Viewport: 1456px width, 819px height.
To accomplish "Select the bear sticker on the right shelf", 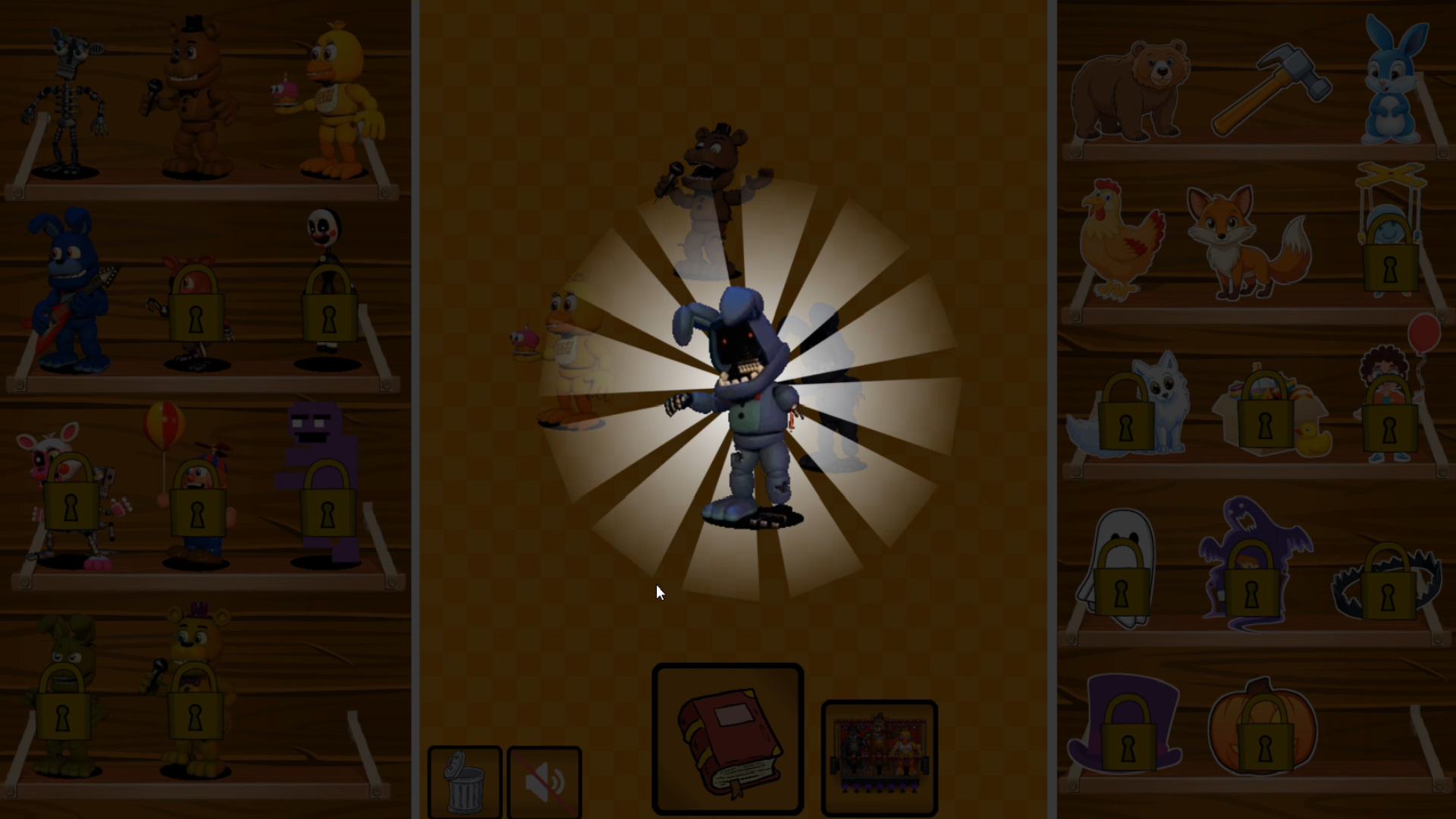I will click(x=1133, y=91).
